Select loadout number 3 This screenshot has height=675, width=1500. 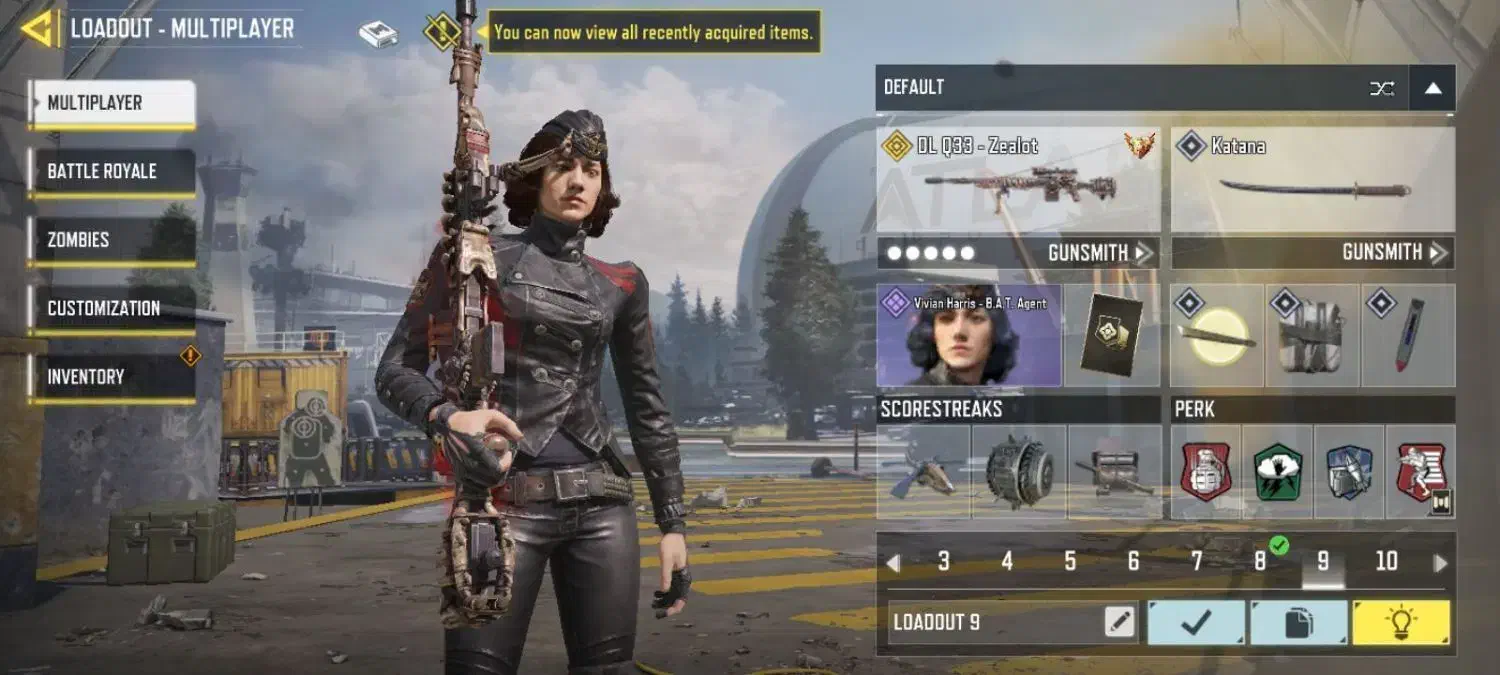point(943,562)
